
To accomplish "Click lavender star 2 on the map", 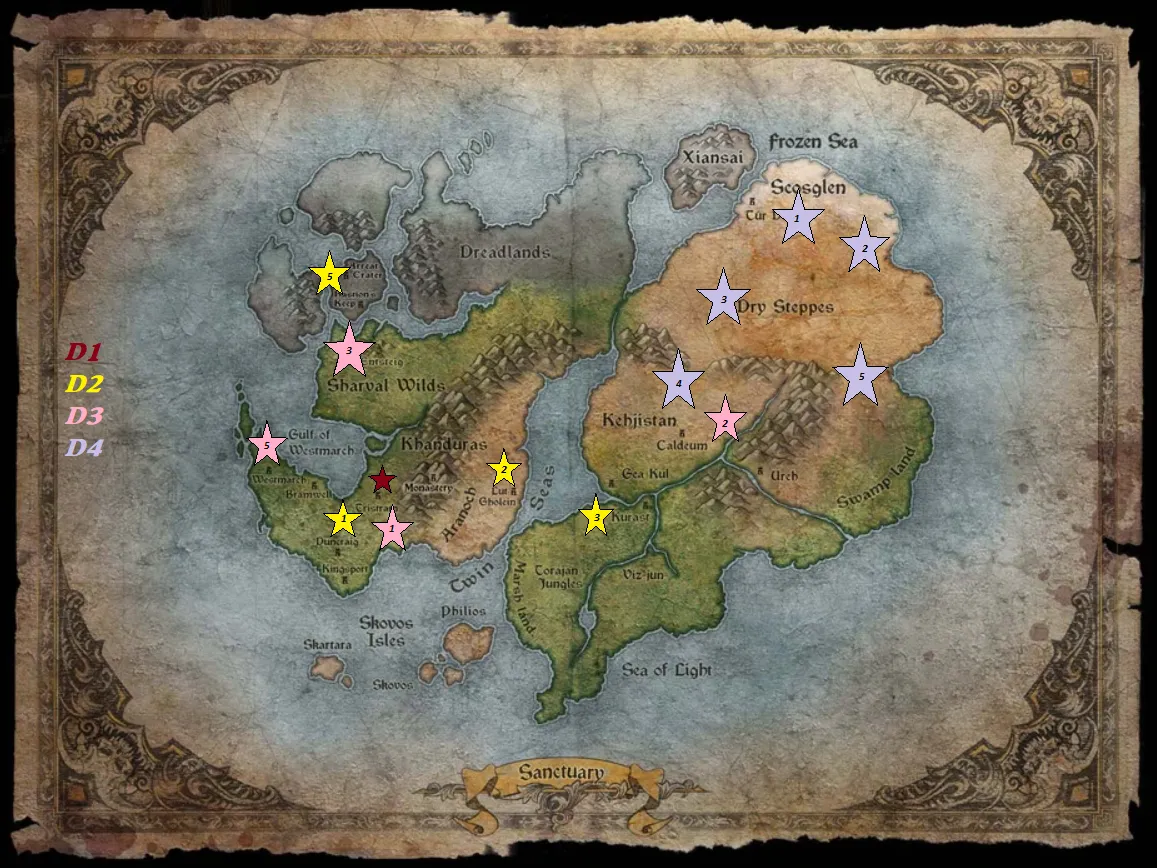I will [x=865, y=246].
